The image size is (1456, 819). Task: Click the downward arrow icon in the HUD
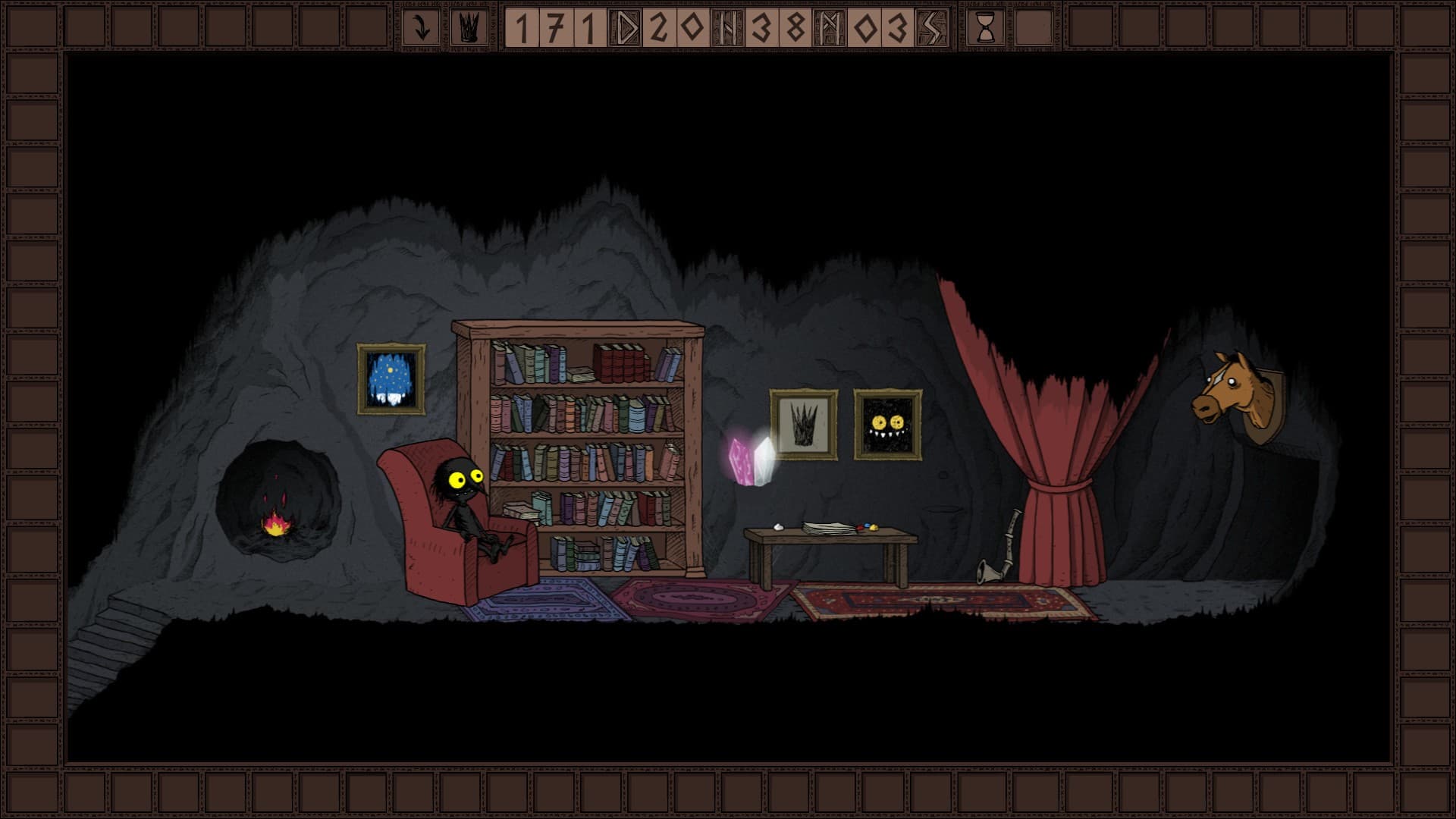tap(421, 27)
